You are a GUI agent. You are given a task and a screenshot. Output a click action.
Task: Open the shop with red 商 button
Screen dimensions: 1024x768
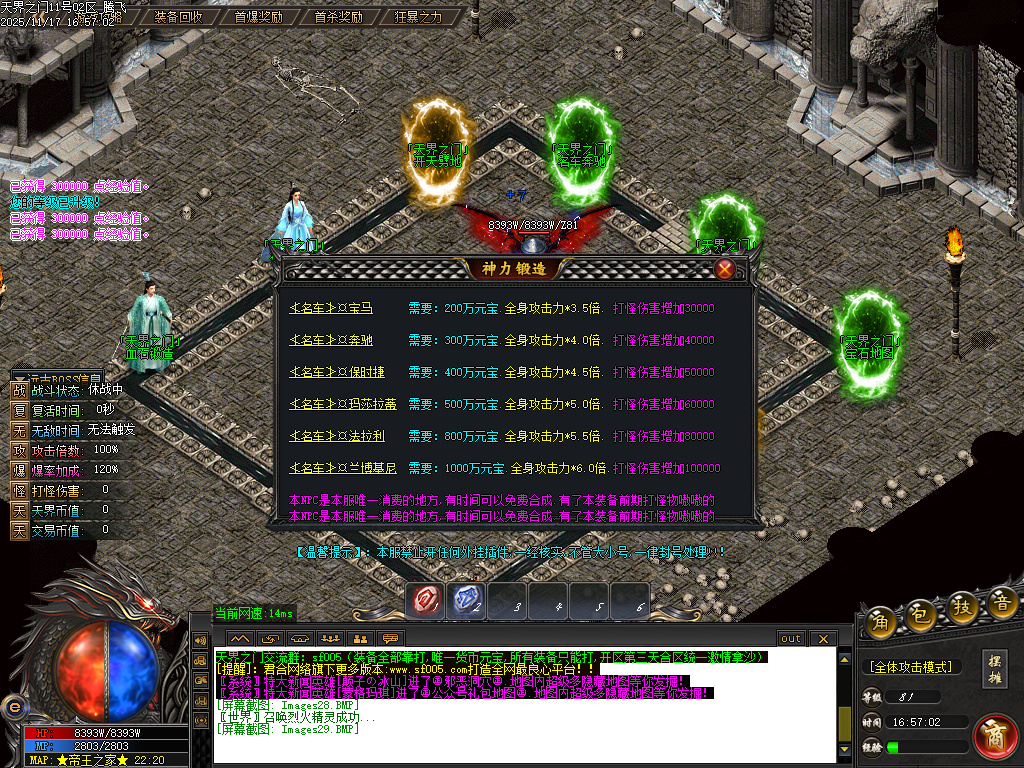coord(995,736)
